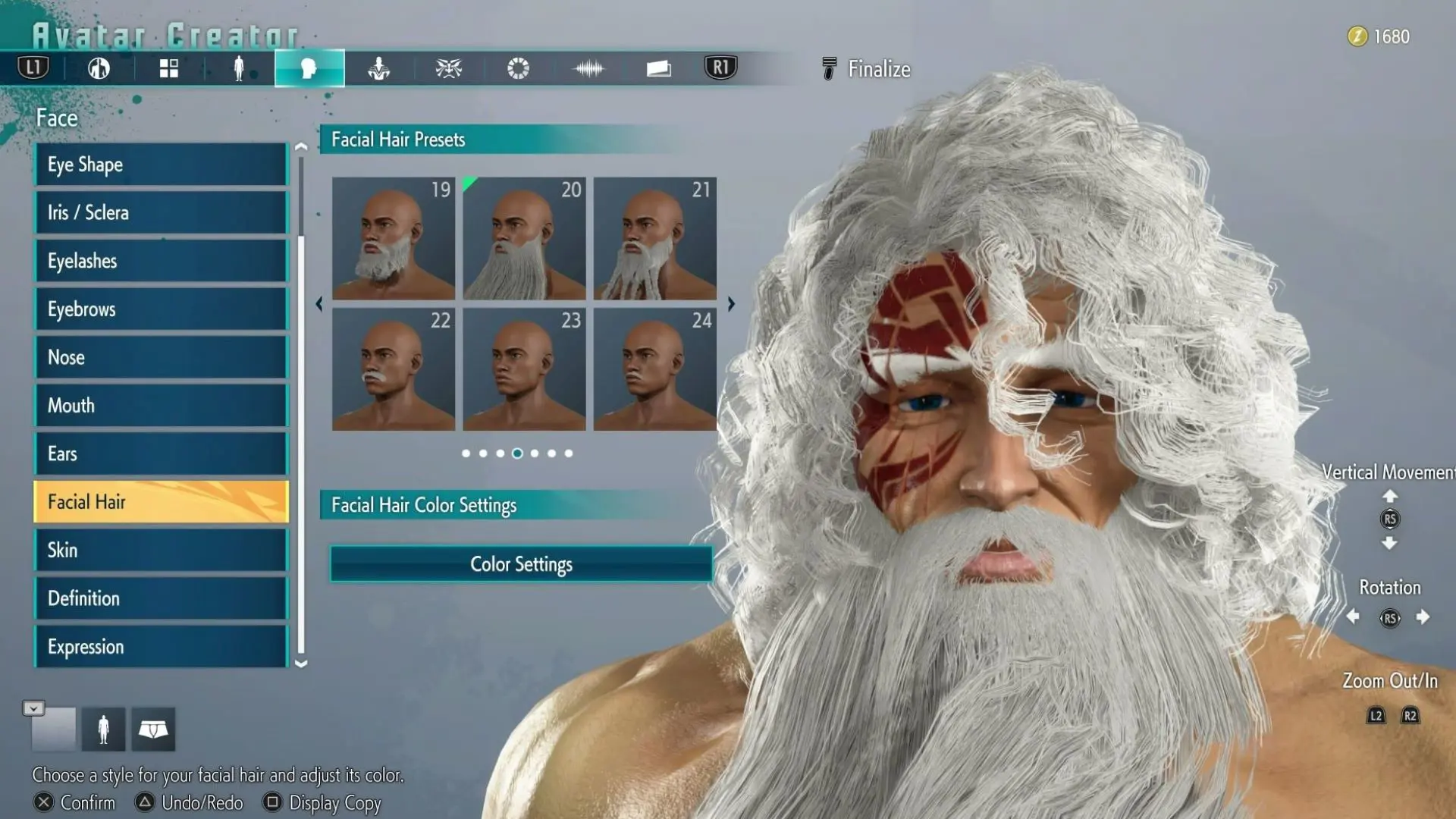Select facial hair preset 21 thumbnail

coord(654,237)
